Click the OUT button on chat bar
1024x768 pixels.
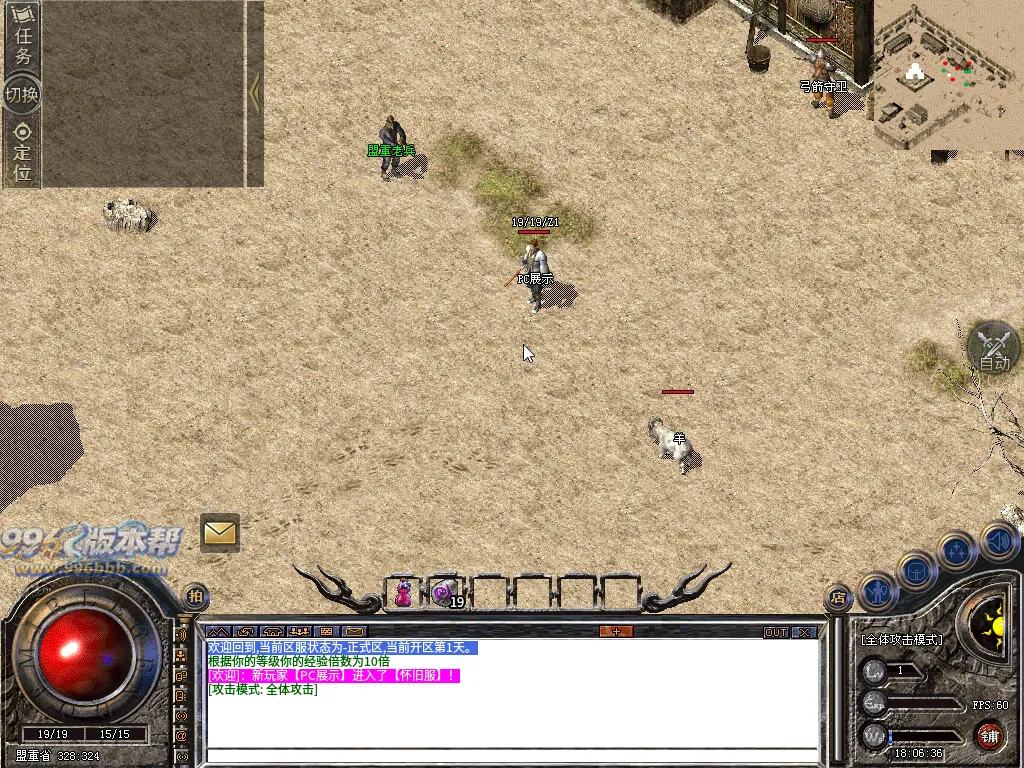[776, 632]
